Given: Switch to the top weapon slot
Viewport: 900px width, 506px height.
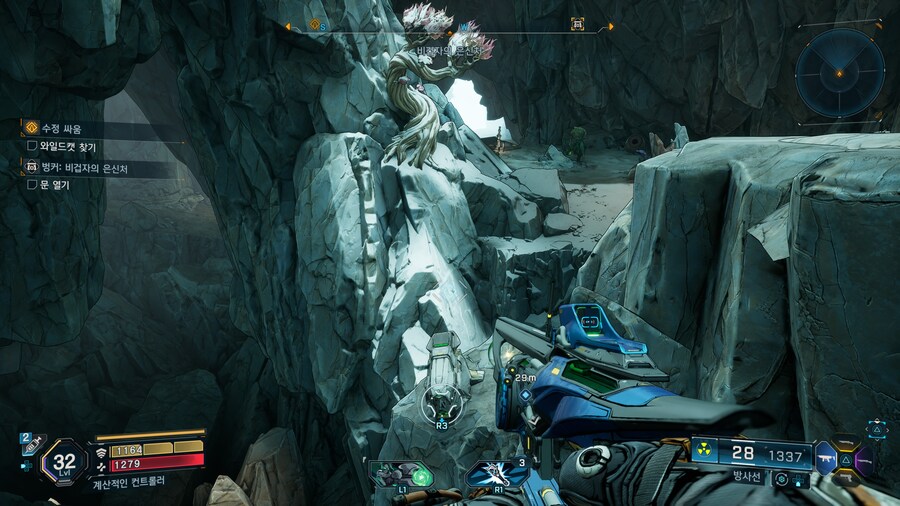Looking at the screenshot, I should tap(846, 443).
